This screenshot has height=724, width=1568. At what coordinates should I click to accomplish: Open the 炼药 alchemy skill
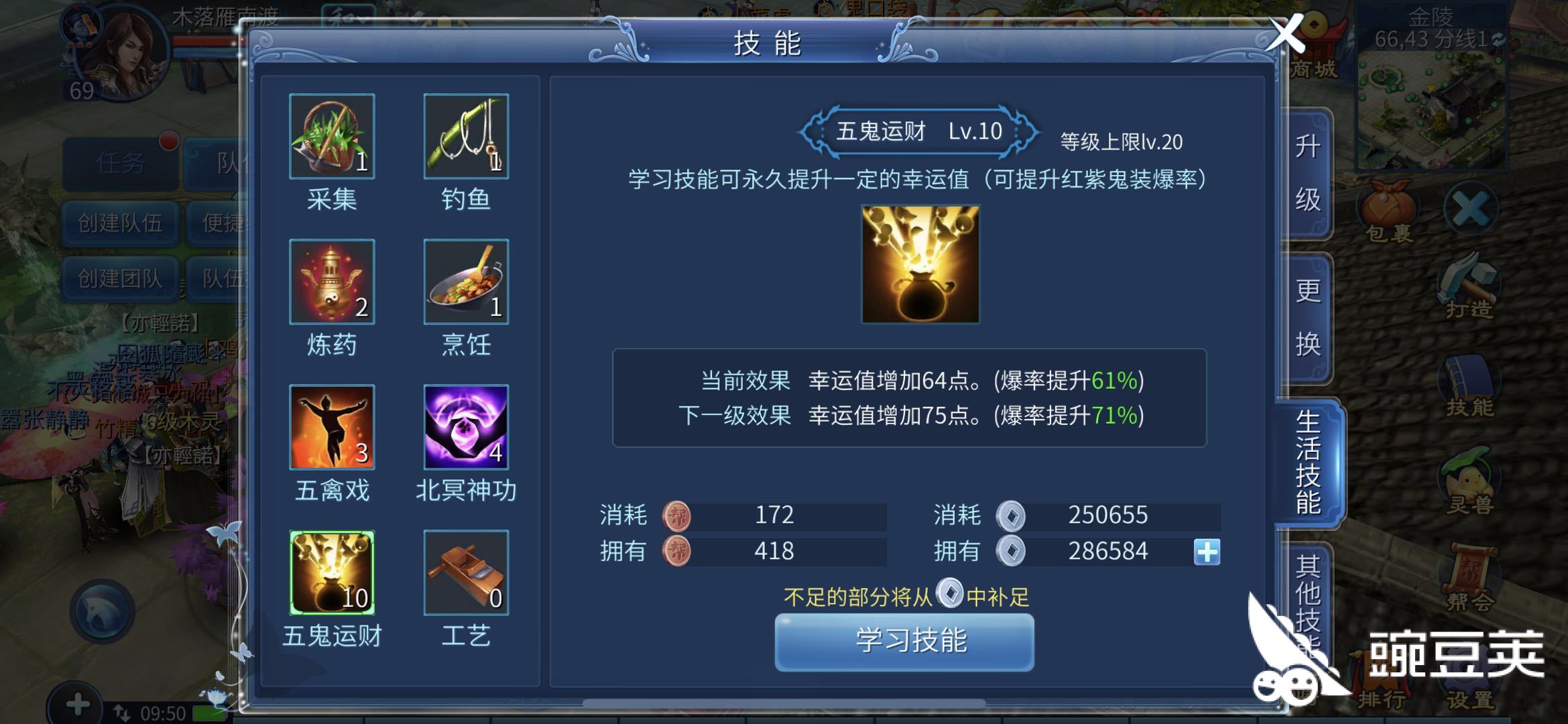coord(331,283)
